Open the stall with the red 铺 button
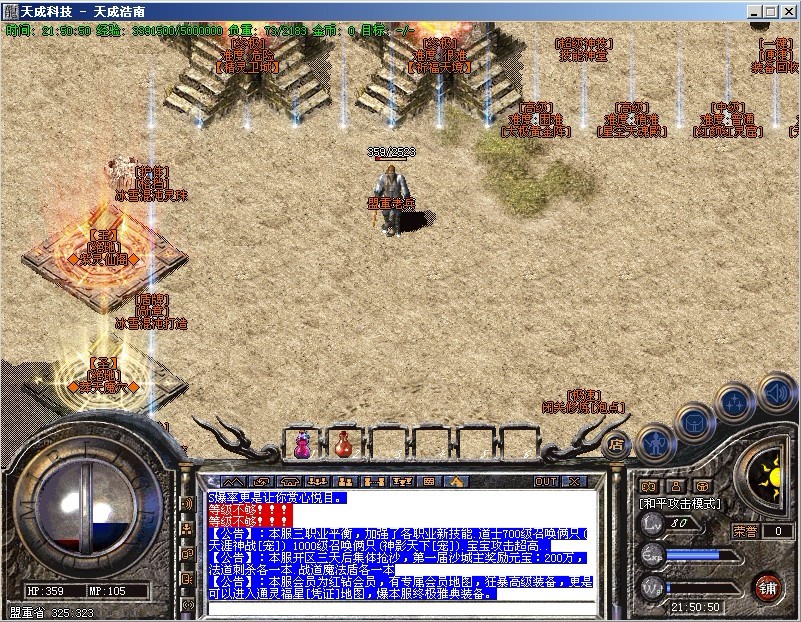The image size is (801, 622). (x=768, y=585)
